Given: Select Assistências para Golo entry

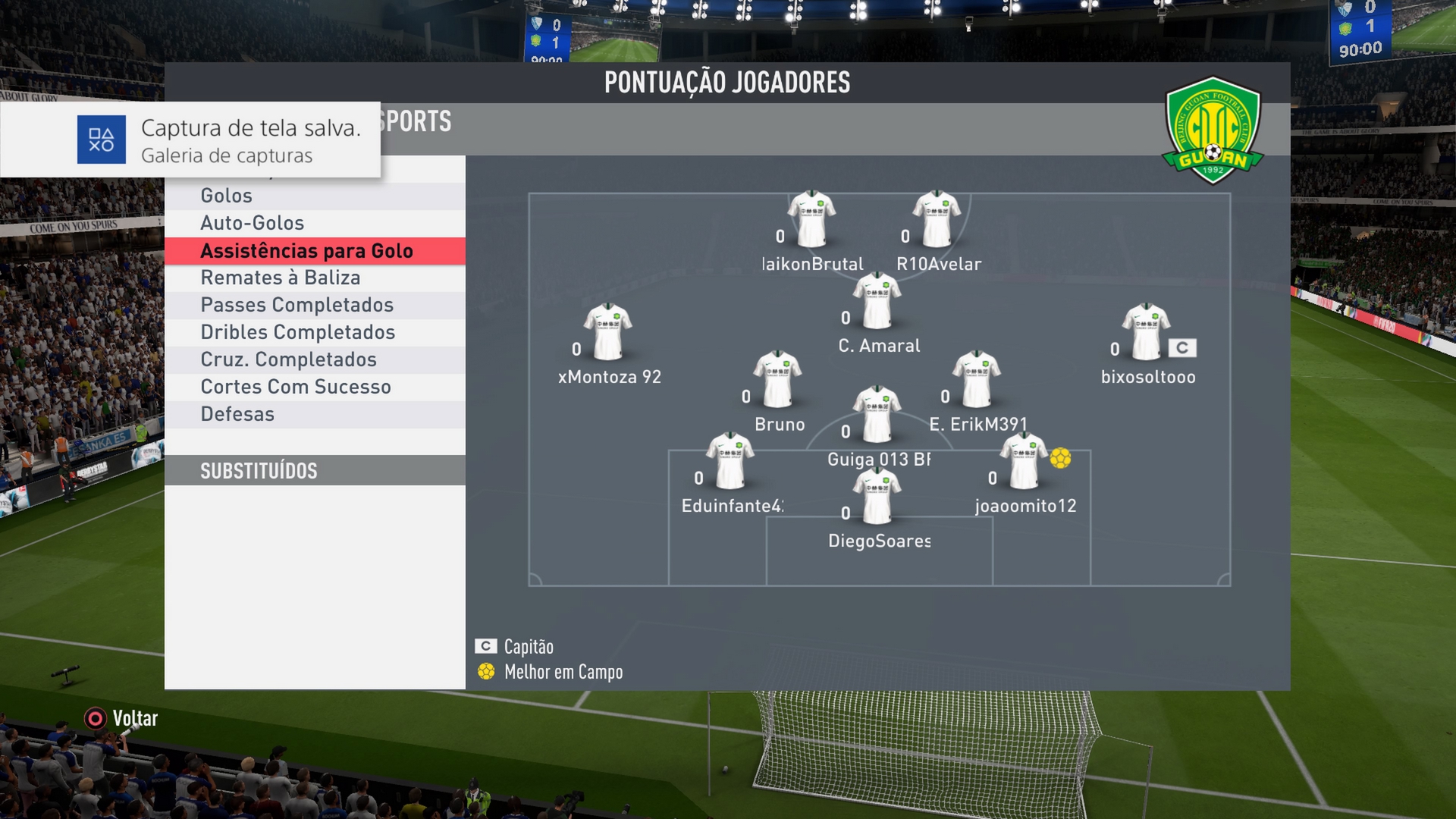Looking at the screenshot, I should coord(314,251).
